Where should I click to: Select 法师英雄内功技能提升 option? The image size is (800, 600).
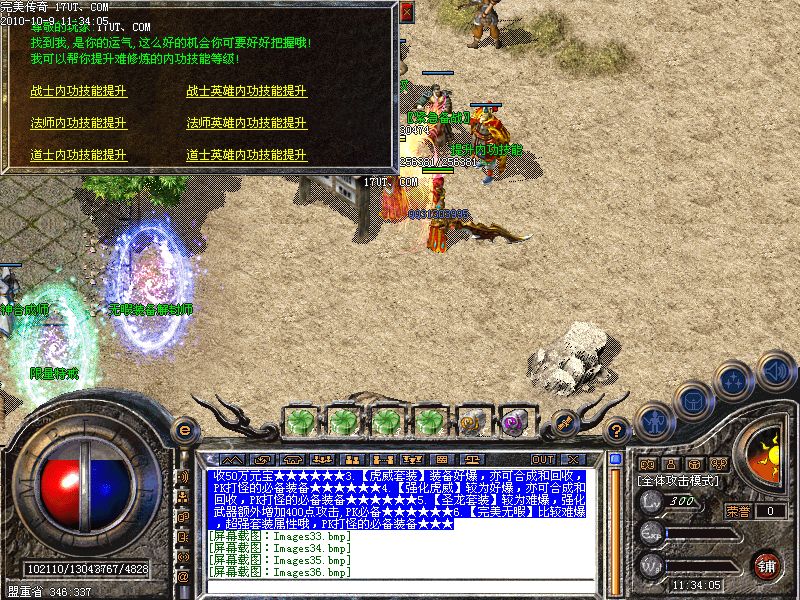coord(246,123)
